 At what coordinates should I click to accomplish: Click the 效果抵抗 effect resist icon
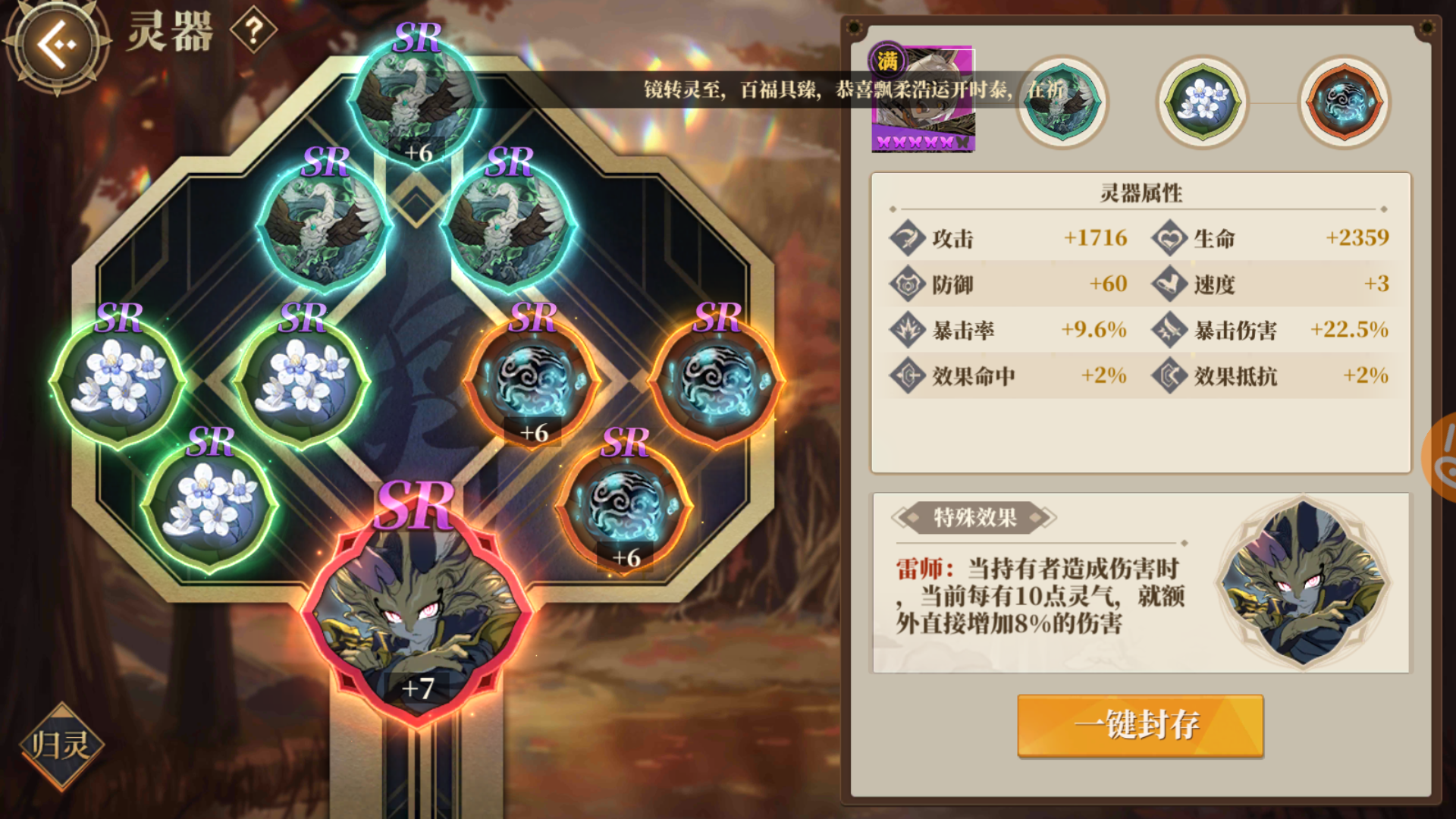click(1168, 375)
